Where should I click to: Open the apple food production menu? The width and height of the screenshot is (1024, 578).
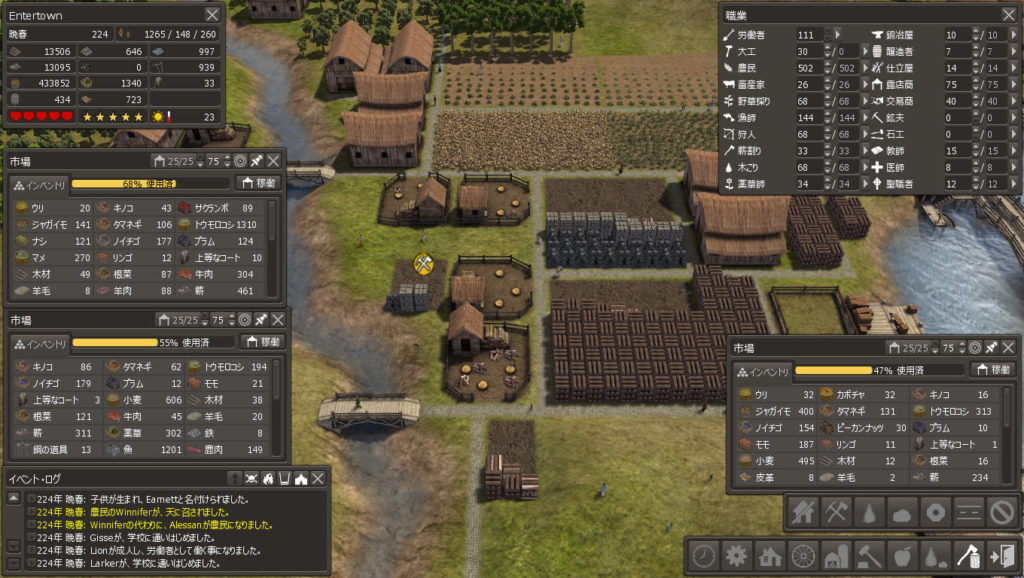tap(903, 555)
